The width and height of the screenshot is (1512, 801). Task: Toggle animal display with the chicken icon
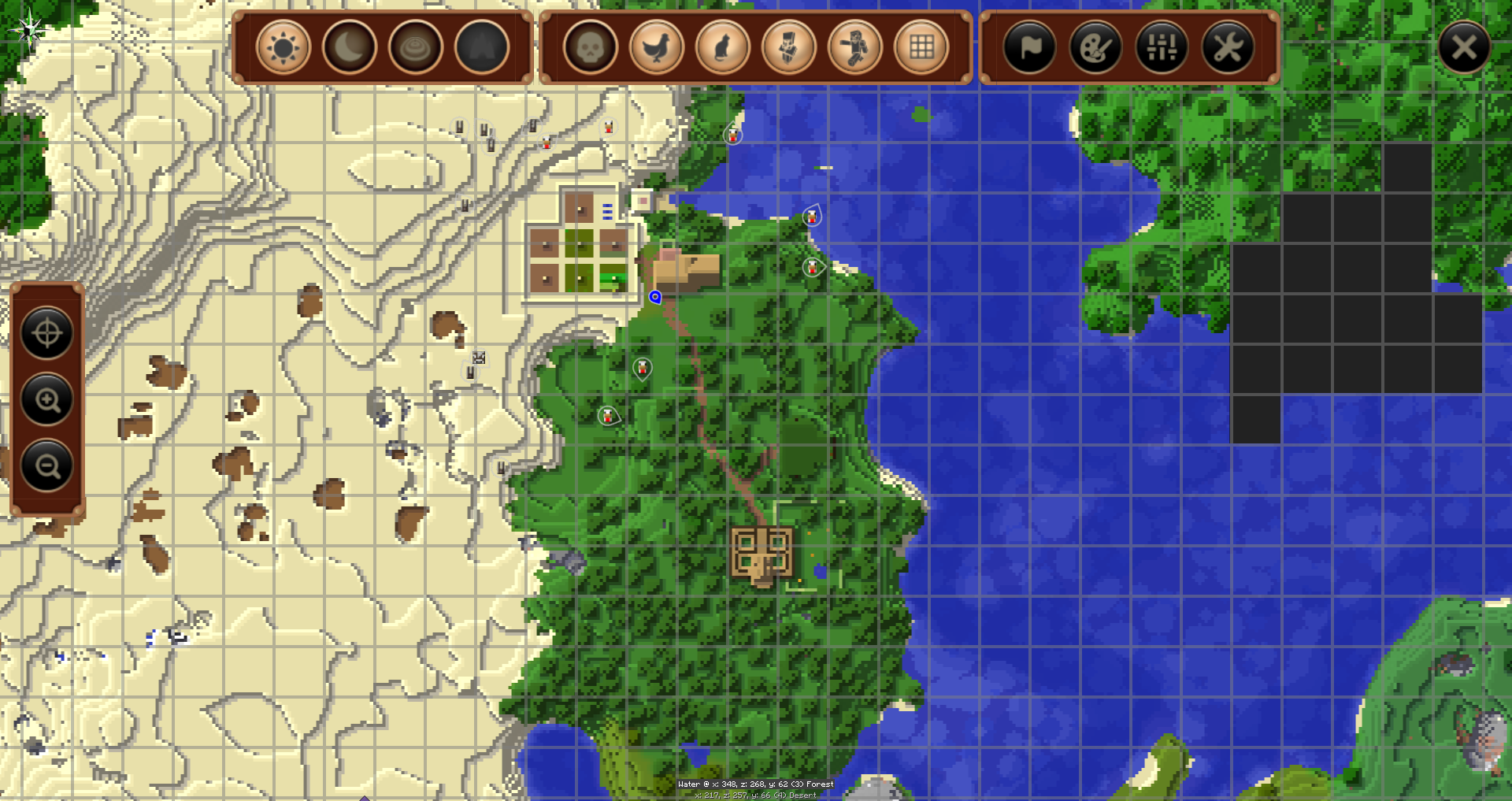(x=656, y=48)
